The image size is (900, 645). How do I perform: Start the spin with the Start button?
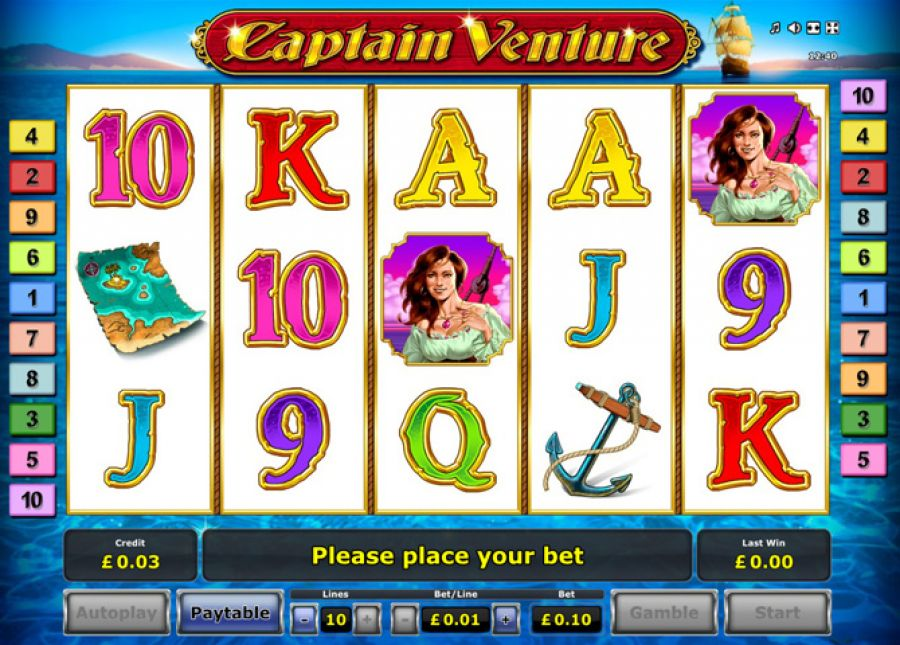[x=777, y=613]
